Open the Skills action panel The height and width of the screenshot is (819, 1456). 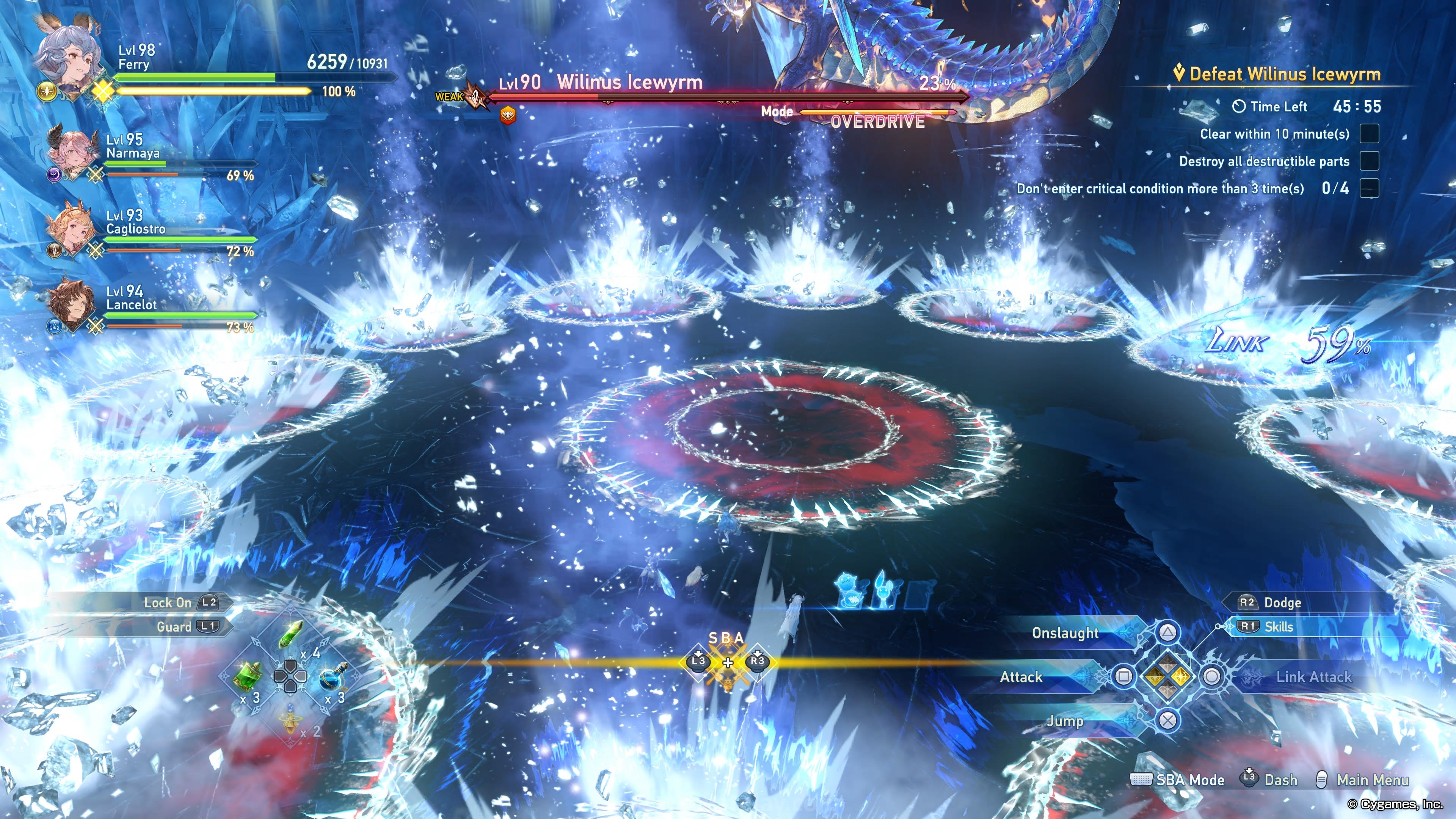point(1279,627)
